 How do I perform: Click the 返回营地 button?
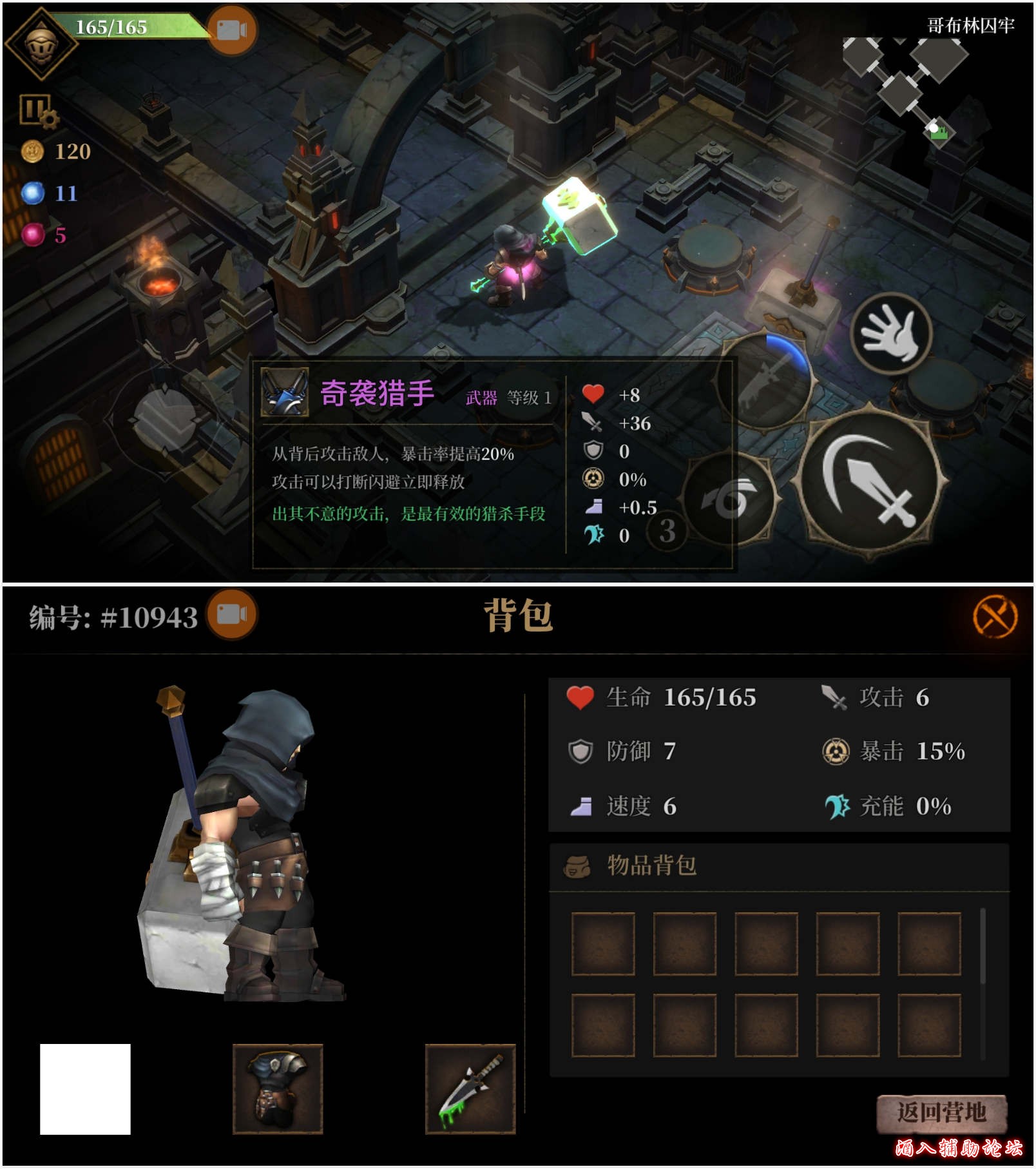[x=941, y=1113]
